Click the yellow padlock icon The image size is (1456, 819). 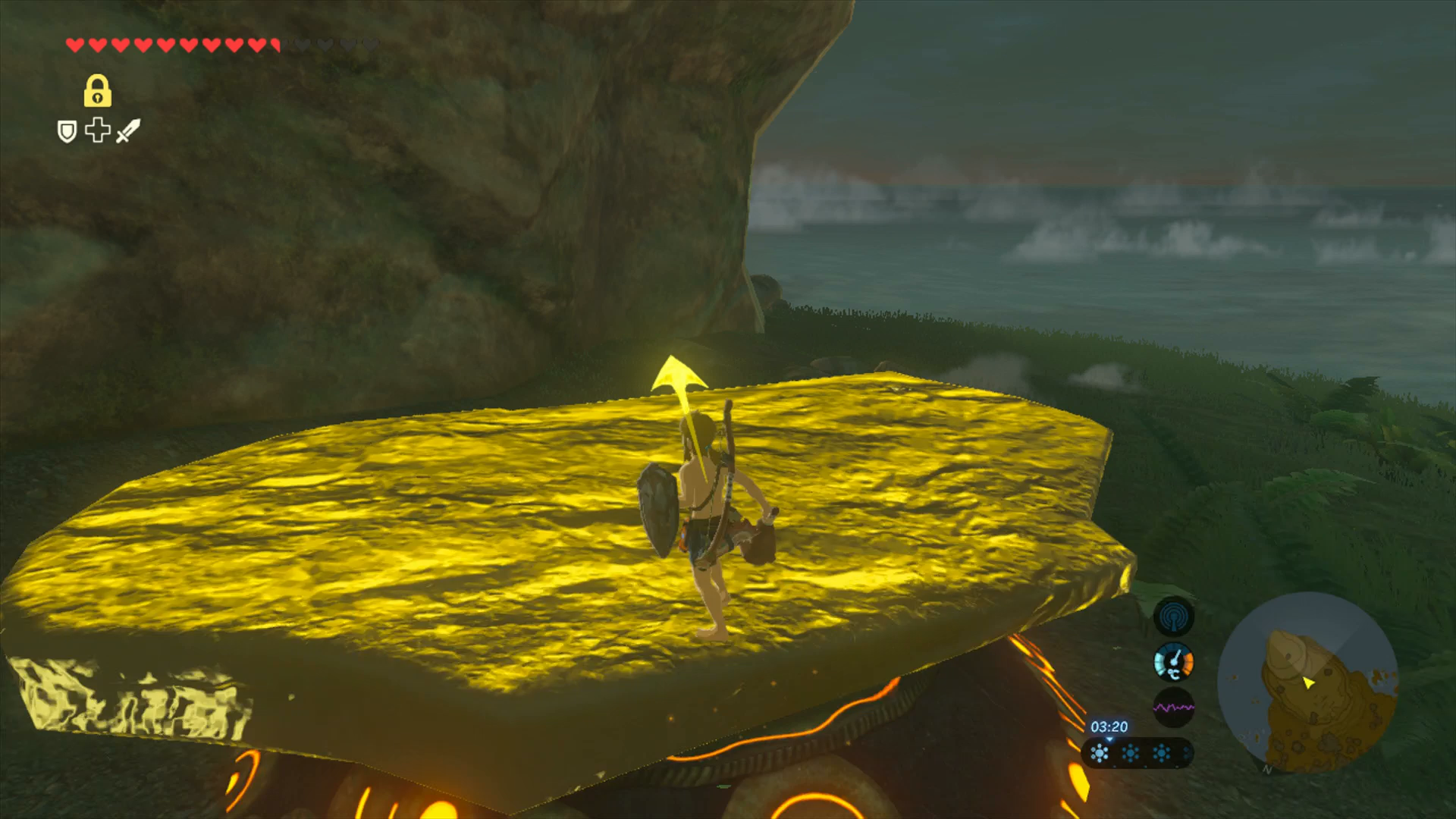tap(98, 92)
